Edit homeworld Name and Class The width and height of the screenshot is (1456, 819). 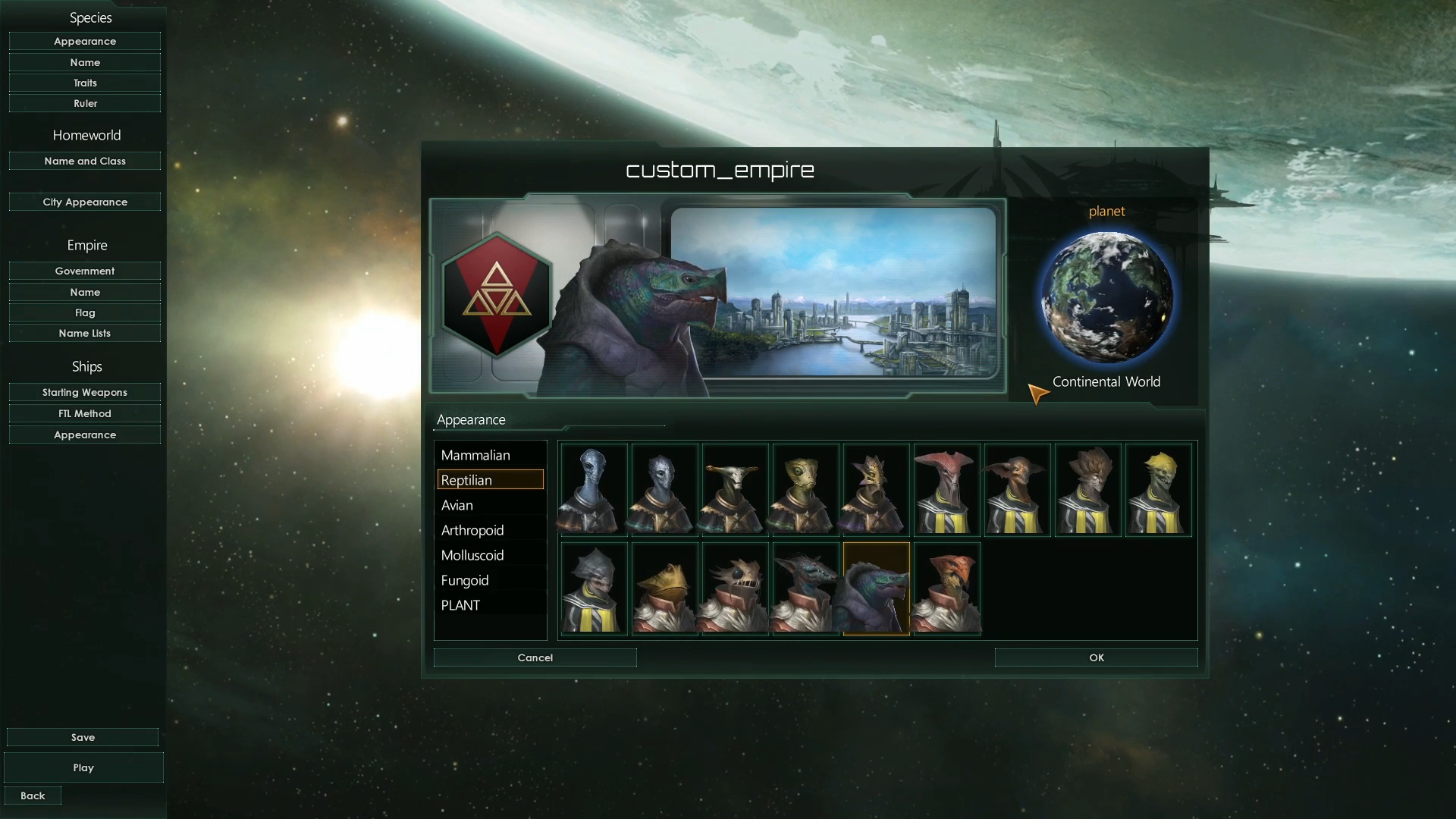point(85,161)
